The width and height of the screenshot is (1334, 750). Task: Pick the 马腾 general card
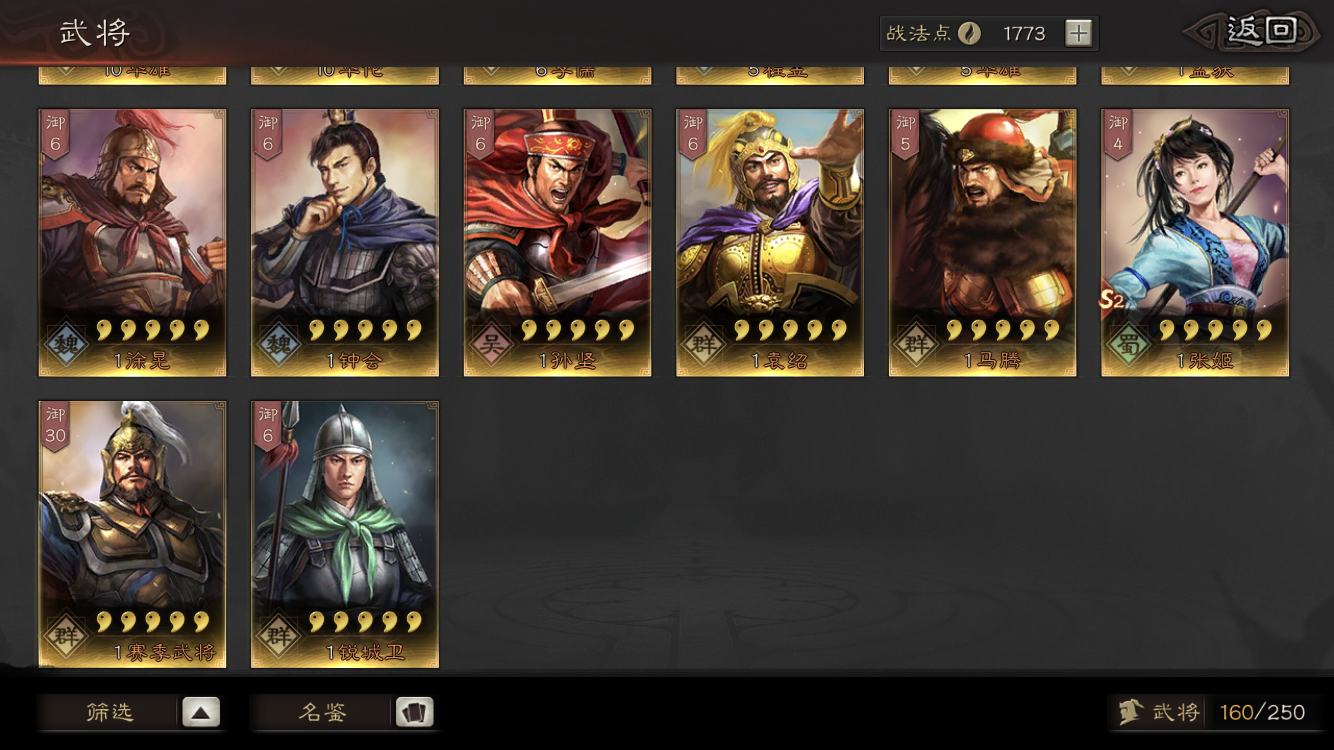(983, 242)
